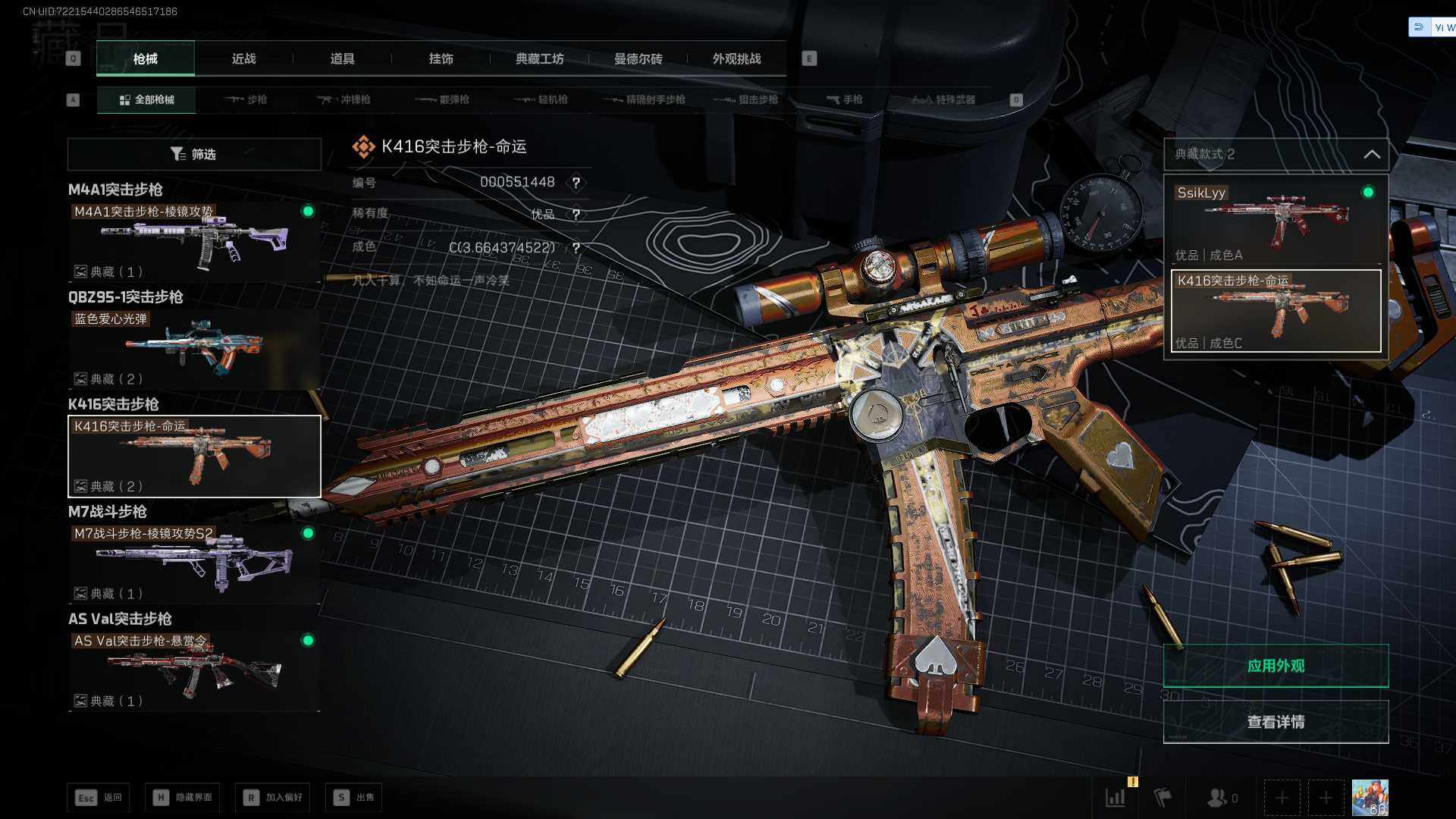Apply the skin with 应用外观
Image resolution: width=1456 pixels, height=819 pixels.
click(1276, 666)
